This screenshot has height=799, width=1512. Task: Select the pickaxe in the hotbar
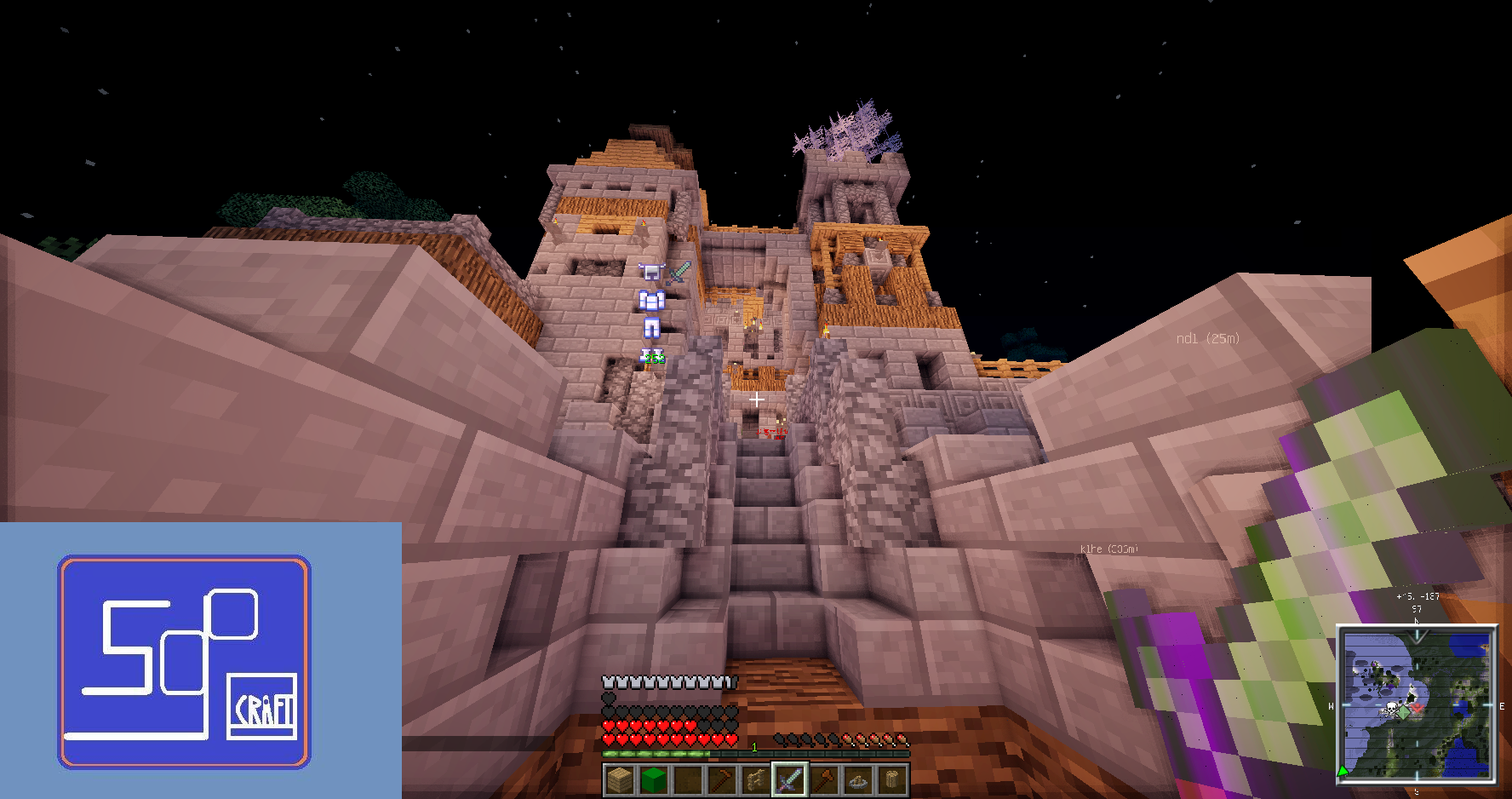721,779
